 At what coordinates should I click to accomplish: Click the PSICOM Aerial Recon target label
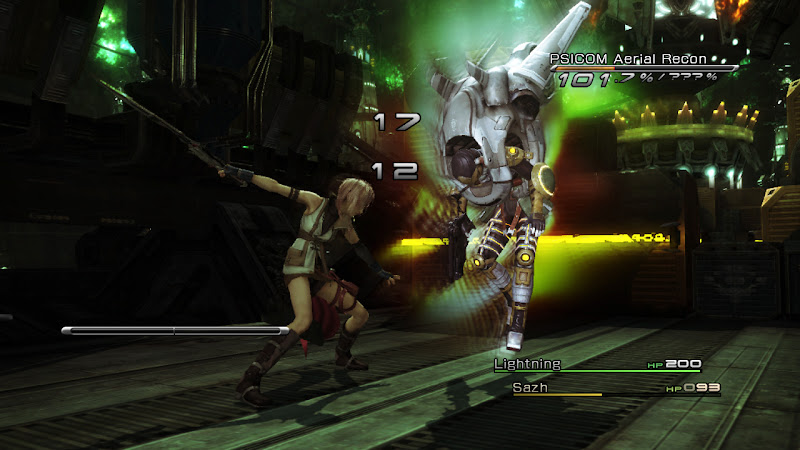[628, 60]
